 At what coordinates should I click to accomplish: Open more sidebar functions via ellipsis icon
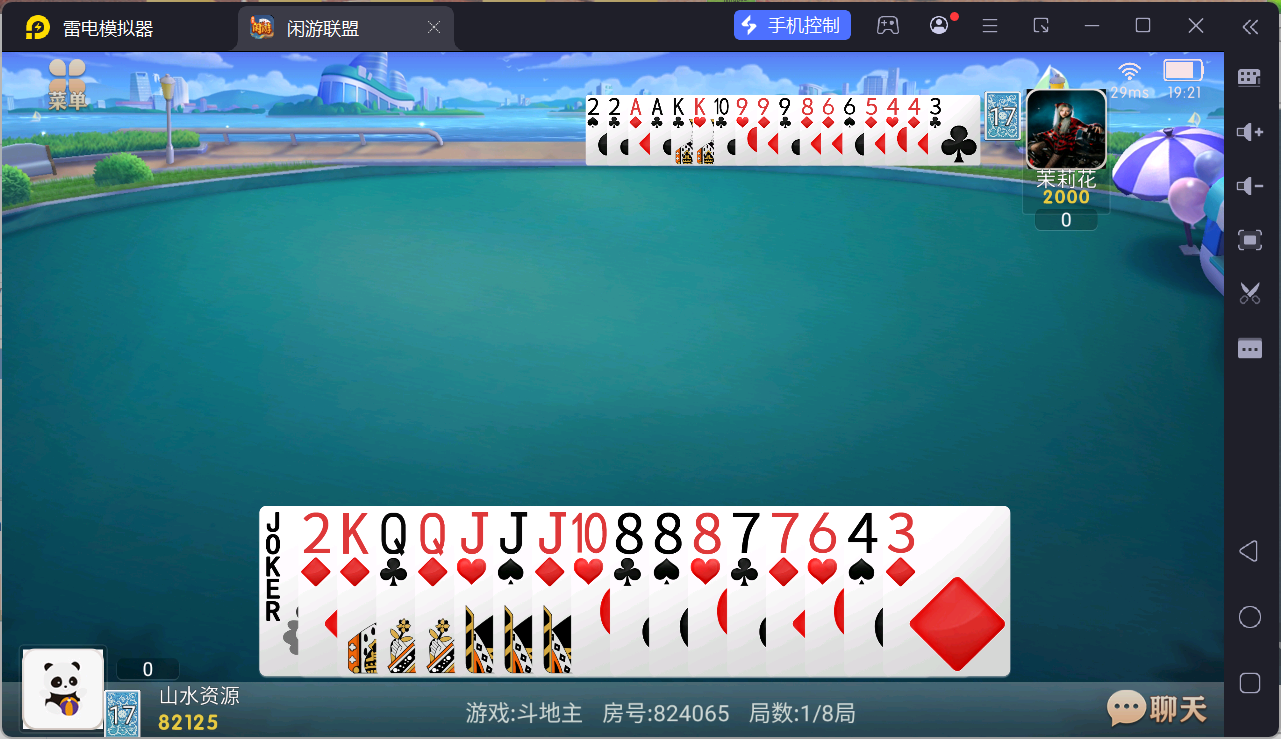pos(1249,347)
